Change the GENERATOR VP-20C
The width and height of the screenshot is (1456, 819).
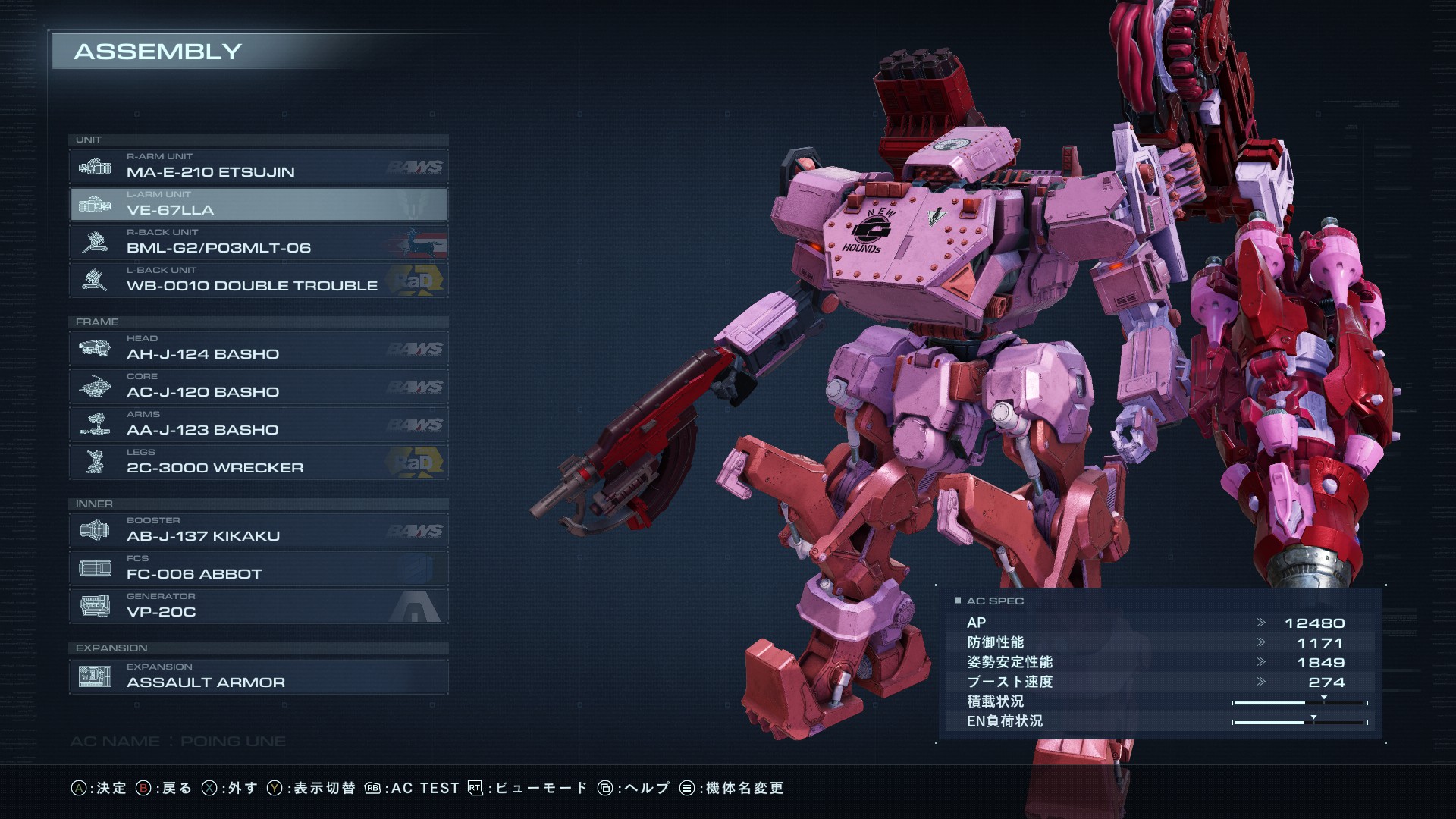259,607
